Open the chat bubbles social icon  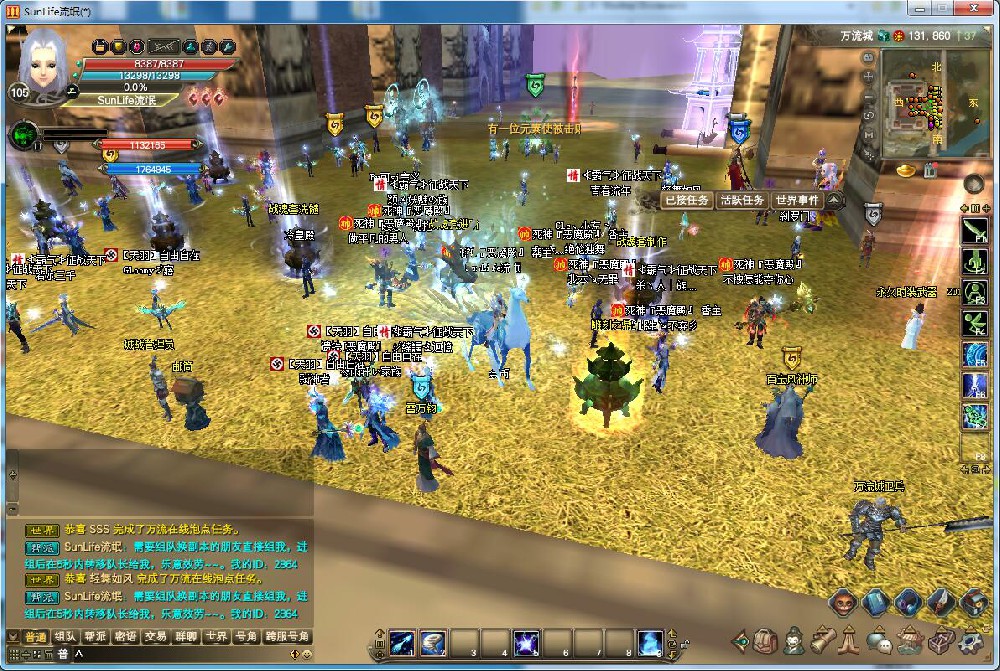(881, 640)
